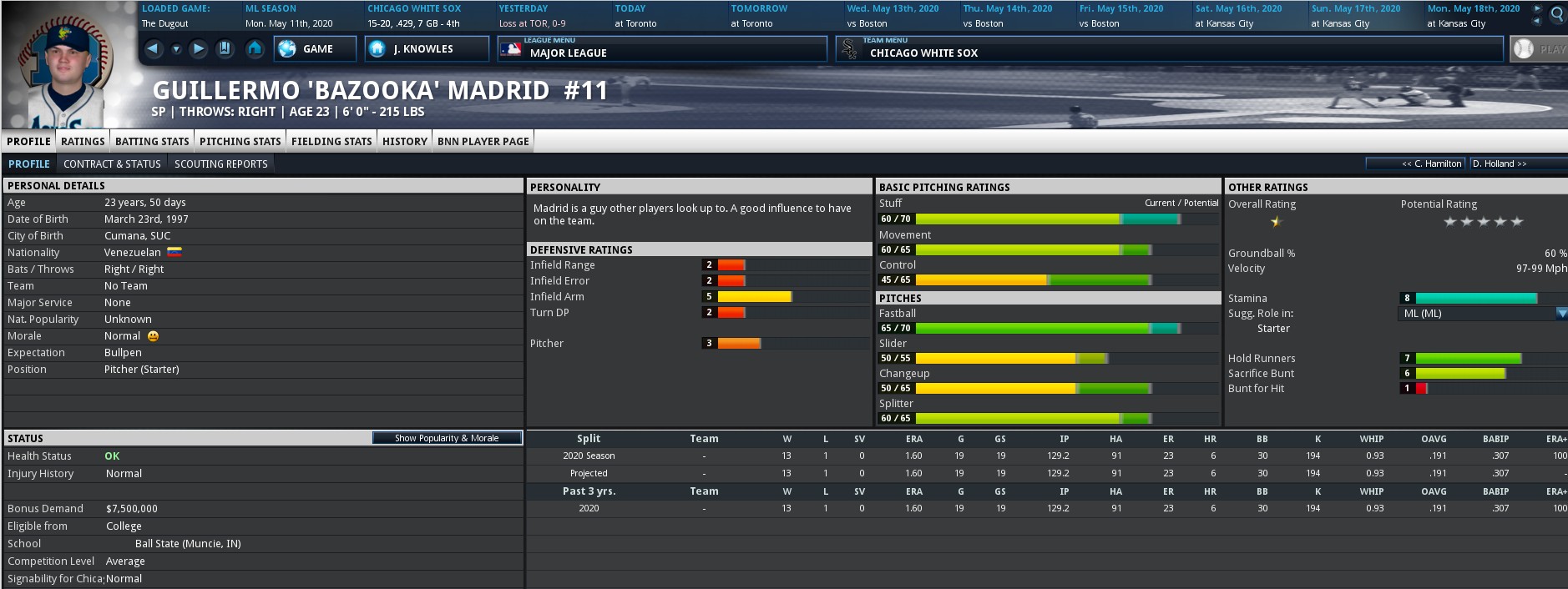
Task: Open the Scouting Reports subtab
Action: coord(221,164)
